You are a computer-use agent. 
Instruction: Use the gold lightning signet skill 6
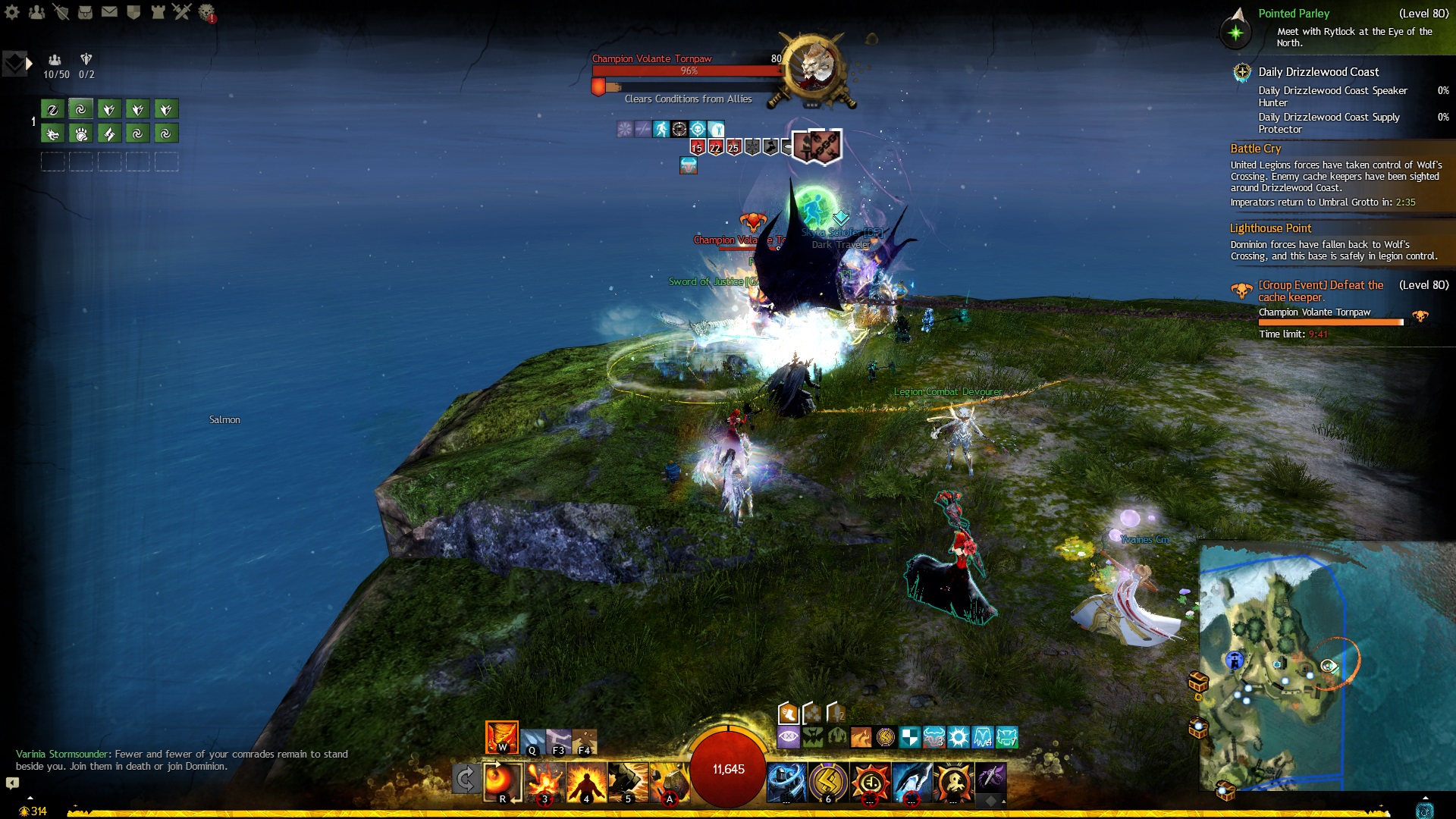(x=828, y=781)
